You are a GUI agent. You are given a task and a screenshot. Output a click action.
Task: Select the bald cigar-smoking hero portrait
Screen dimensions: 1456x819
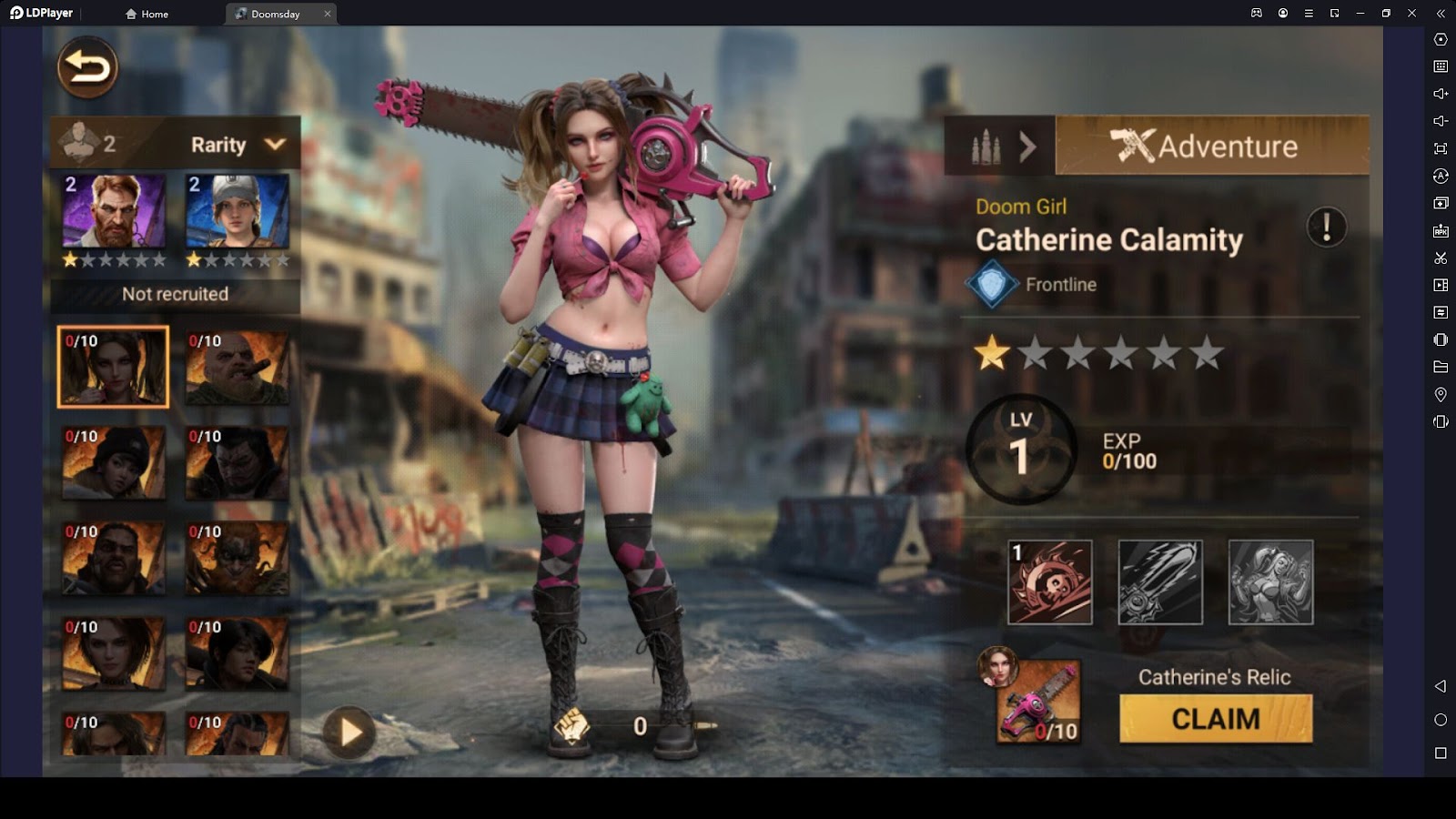[x=238, y=369]
